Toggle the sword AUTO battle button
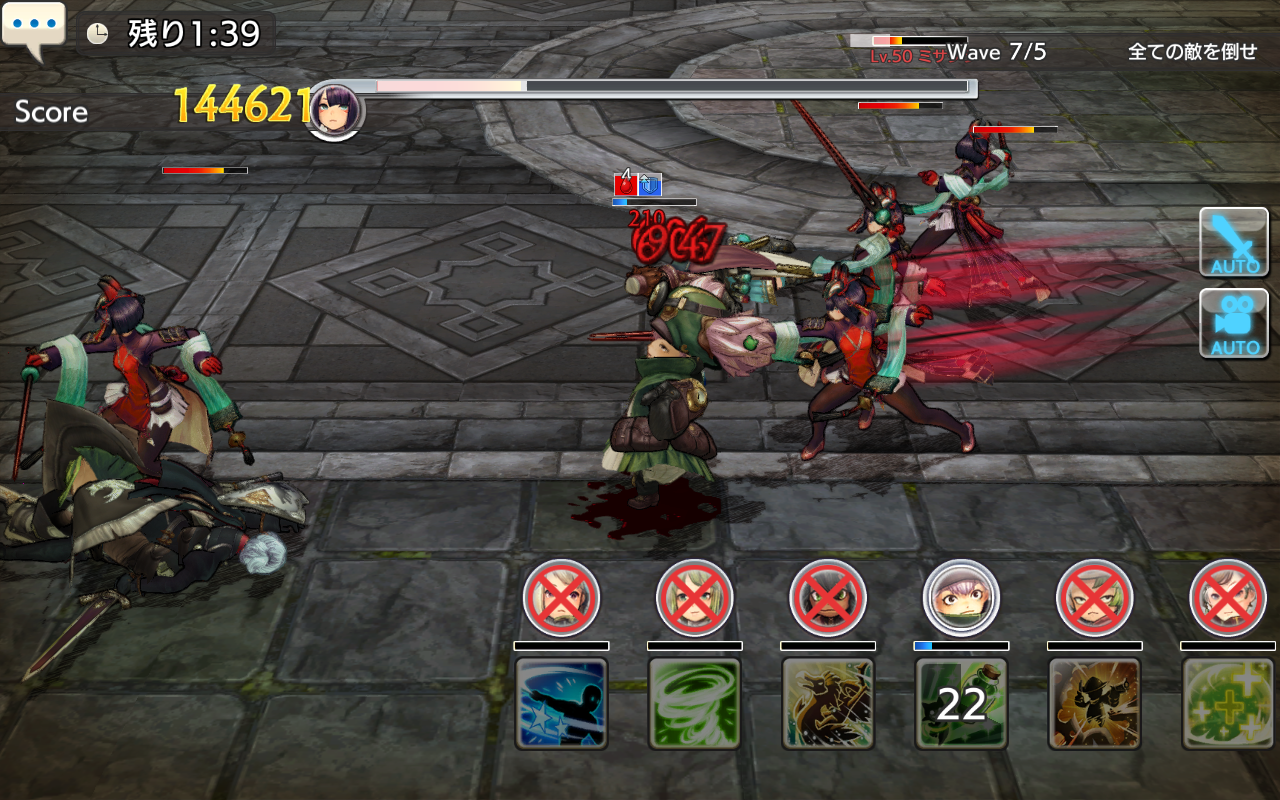 tap(1234, 242)
